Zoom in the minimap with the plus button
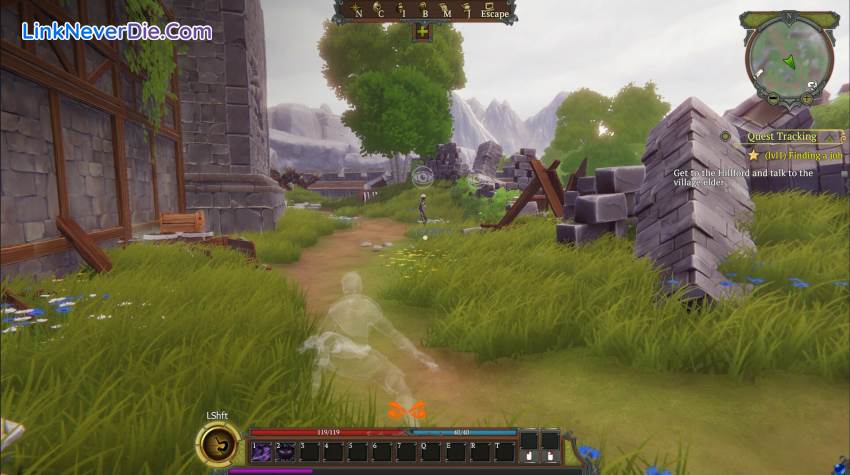 (804, 98)
